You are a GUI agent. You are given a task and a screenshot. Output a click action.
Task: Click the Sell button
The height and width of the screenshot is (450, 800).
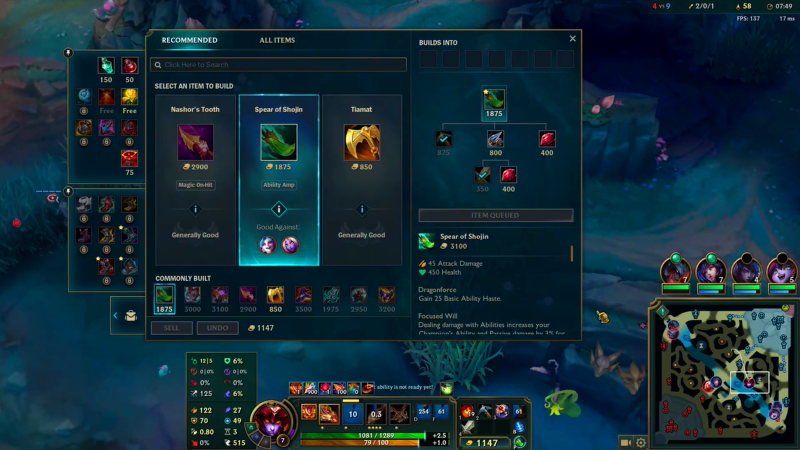pyautogui.click(x=172, y=328)
